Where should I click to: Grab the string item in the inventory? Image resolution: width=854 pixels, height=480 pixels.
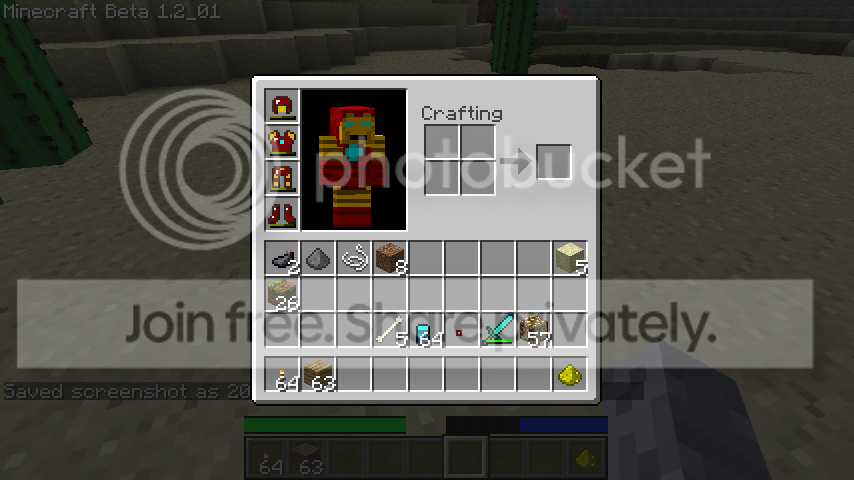(354, 259)
